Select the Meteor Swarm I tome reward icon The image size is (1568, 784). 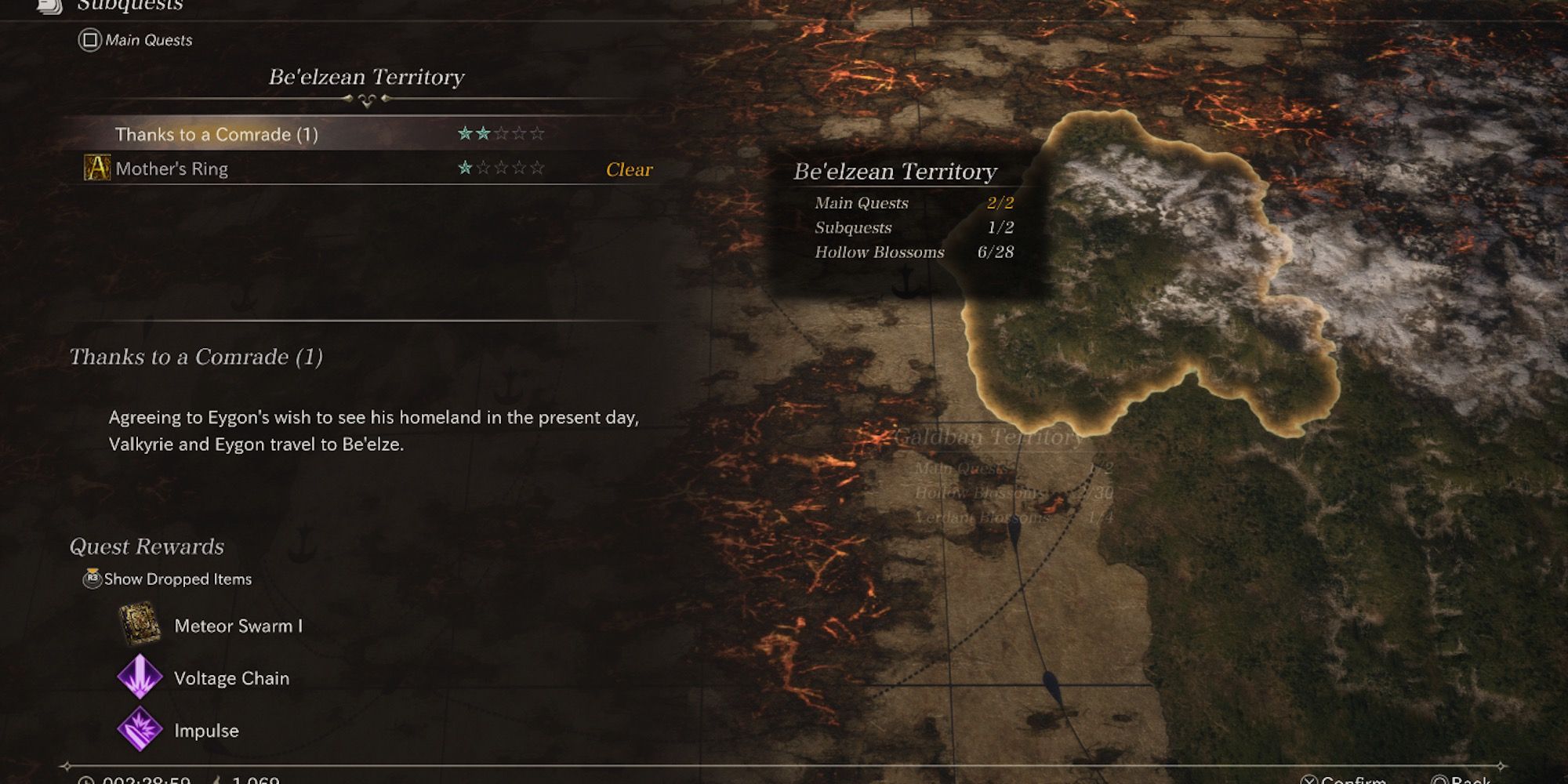pyautogui.click(x=138, y=626)
